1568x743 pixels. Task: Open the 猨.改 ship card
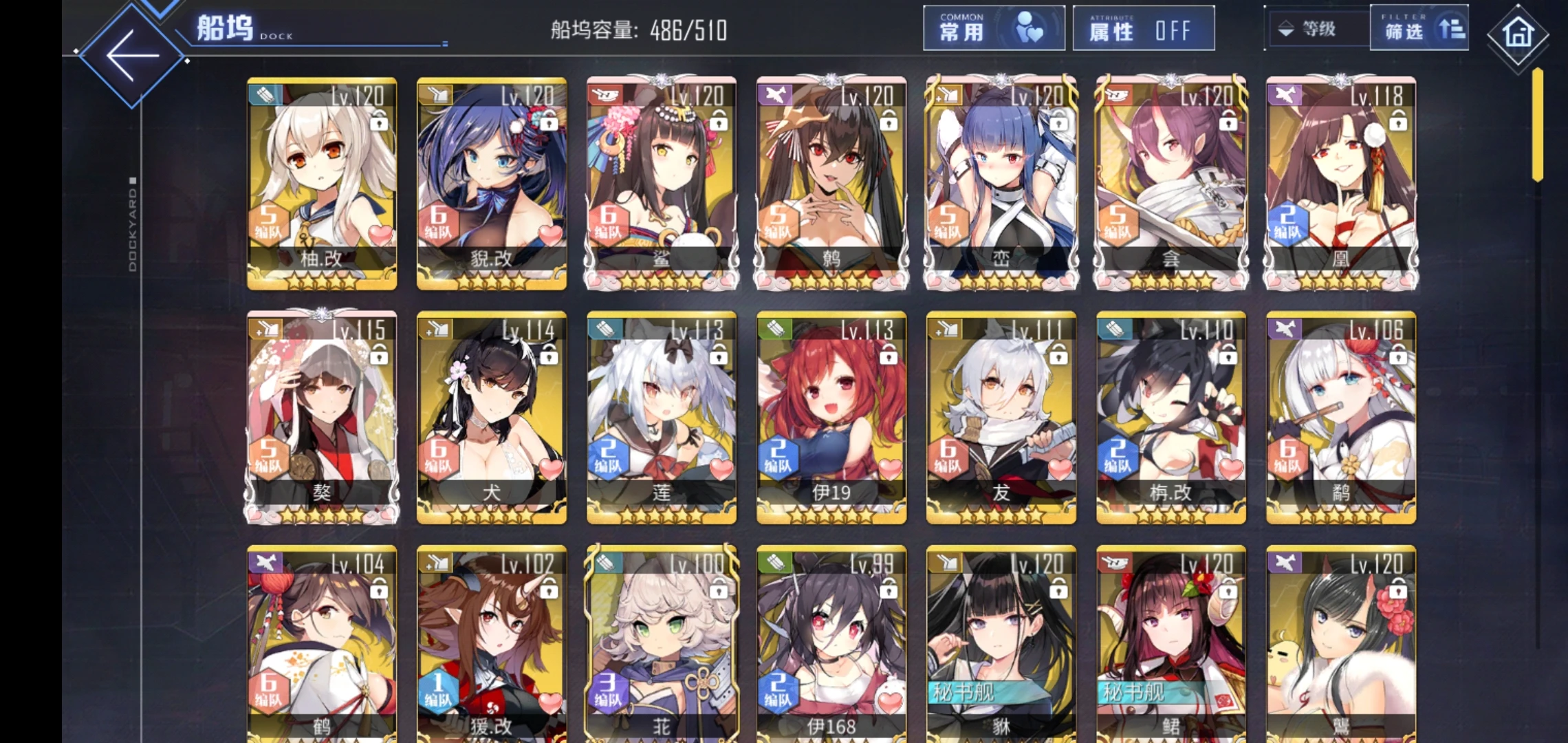(x=492, y=644)
